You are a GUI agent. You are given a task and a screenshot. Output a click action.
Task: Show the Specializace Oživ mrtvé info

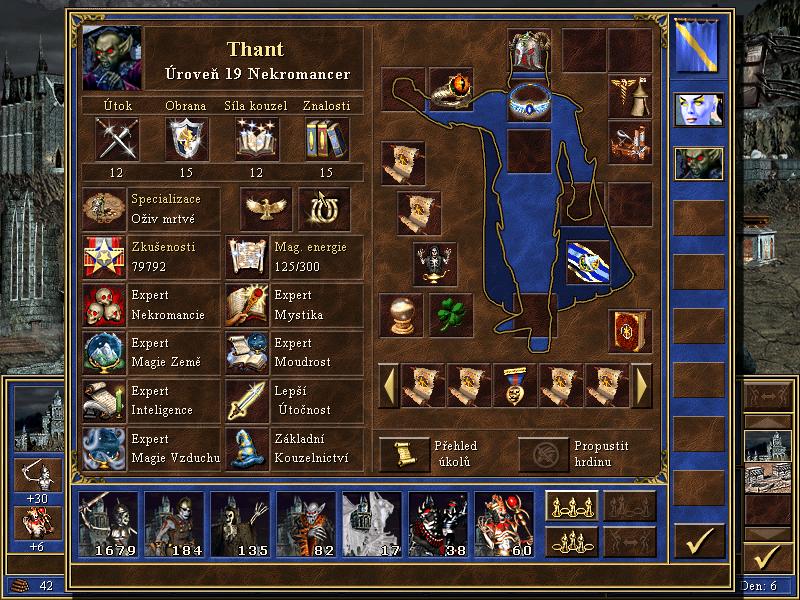pyautogui.click(x=103, y=208)
